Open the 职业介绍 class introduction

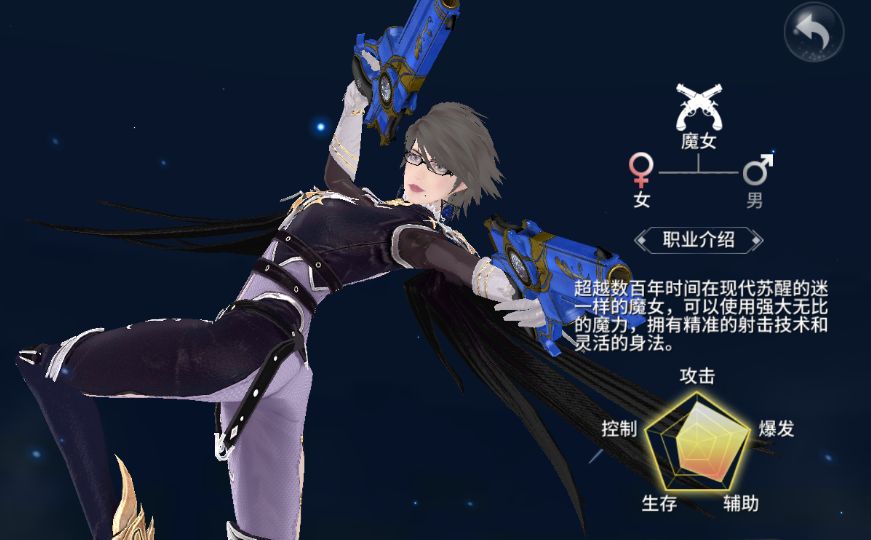[699, 239]
